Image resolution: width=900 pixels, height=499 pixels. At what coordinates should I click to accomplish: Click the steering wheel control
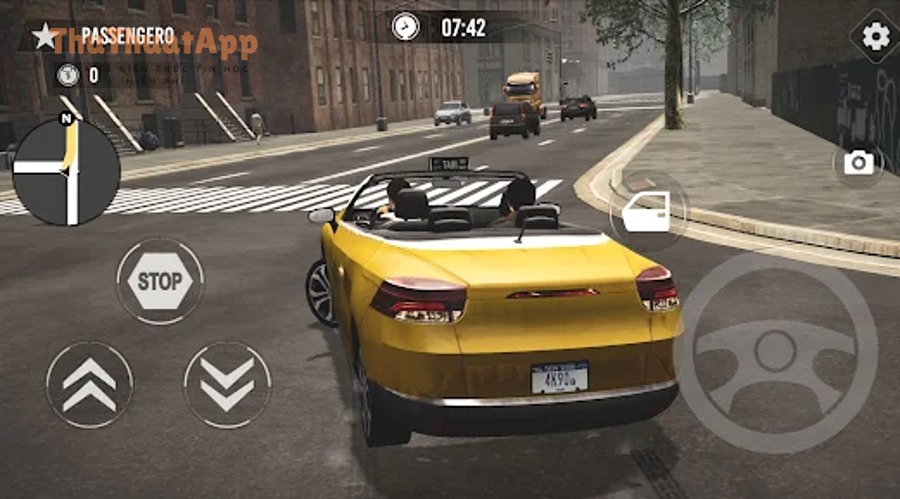[776, 352]
